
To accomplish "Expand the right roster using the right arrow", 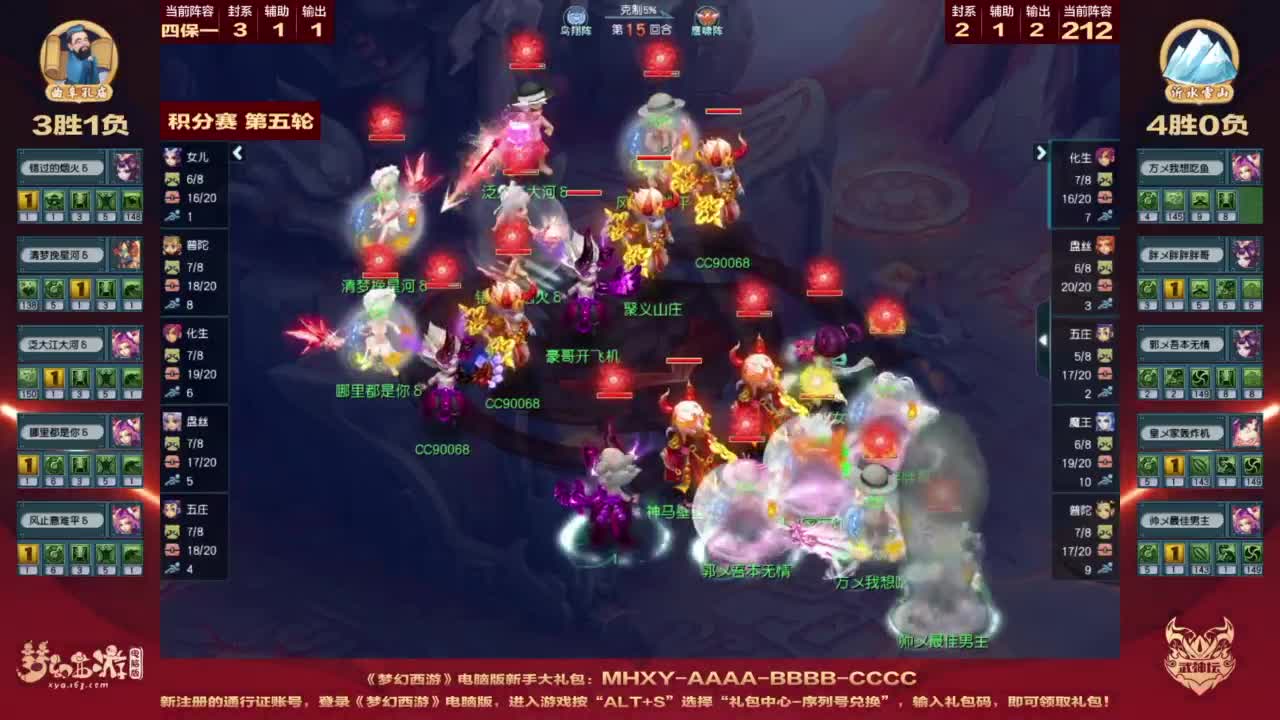I will tap(1040, 153).
